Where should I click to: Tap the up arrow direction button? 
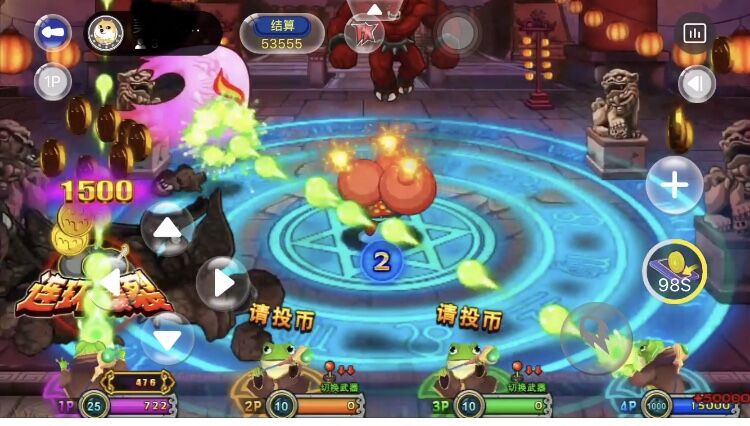(167, 229)
